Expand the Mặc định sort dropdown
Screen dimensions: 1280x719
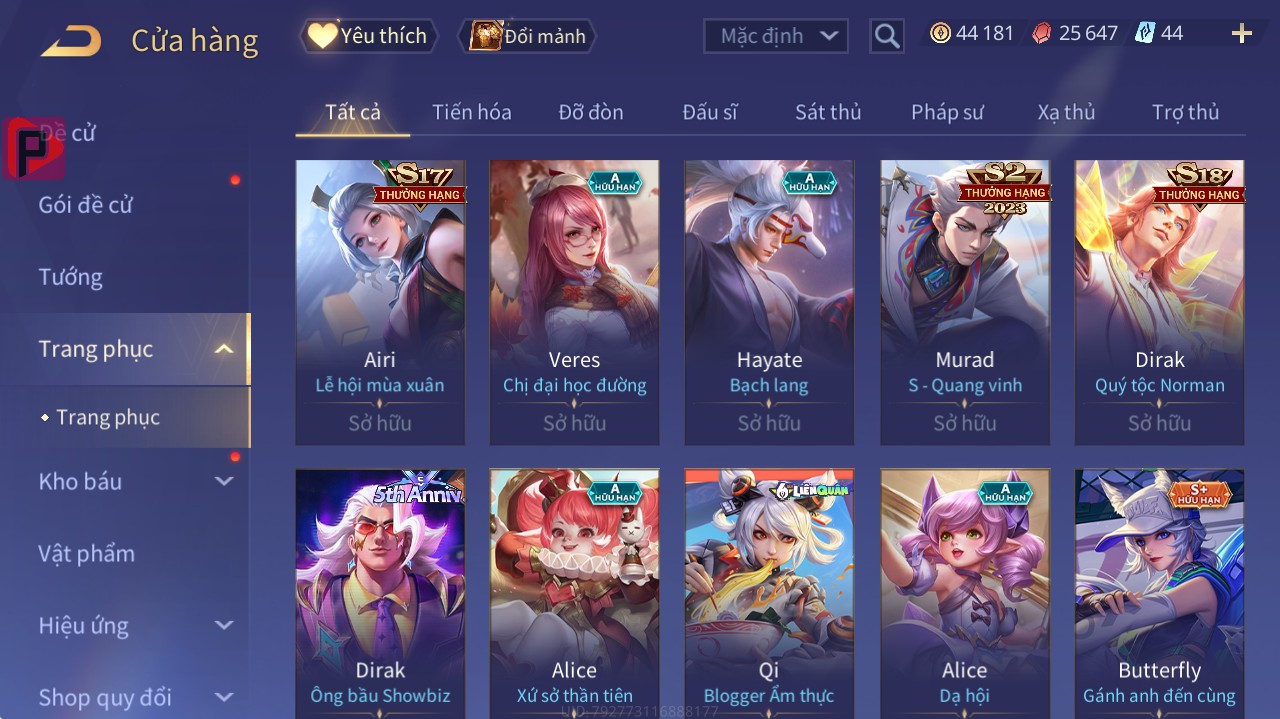[776, 36]
